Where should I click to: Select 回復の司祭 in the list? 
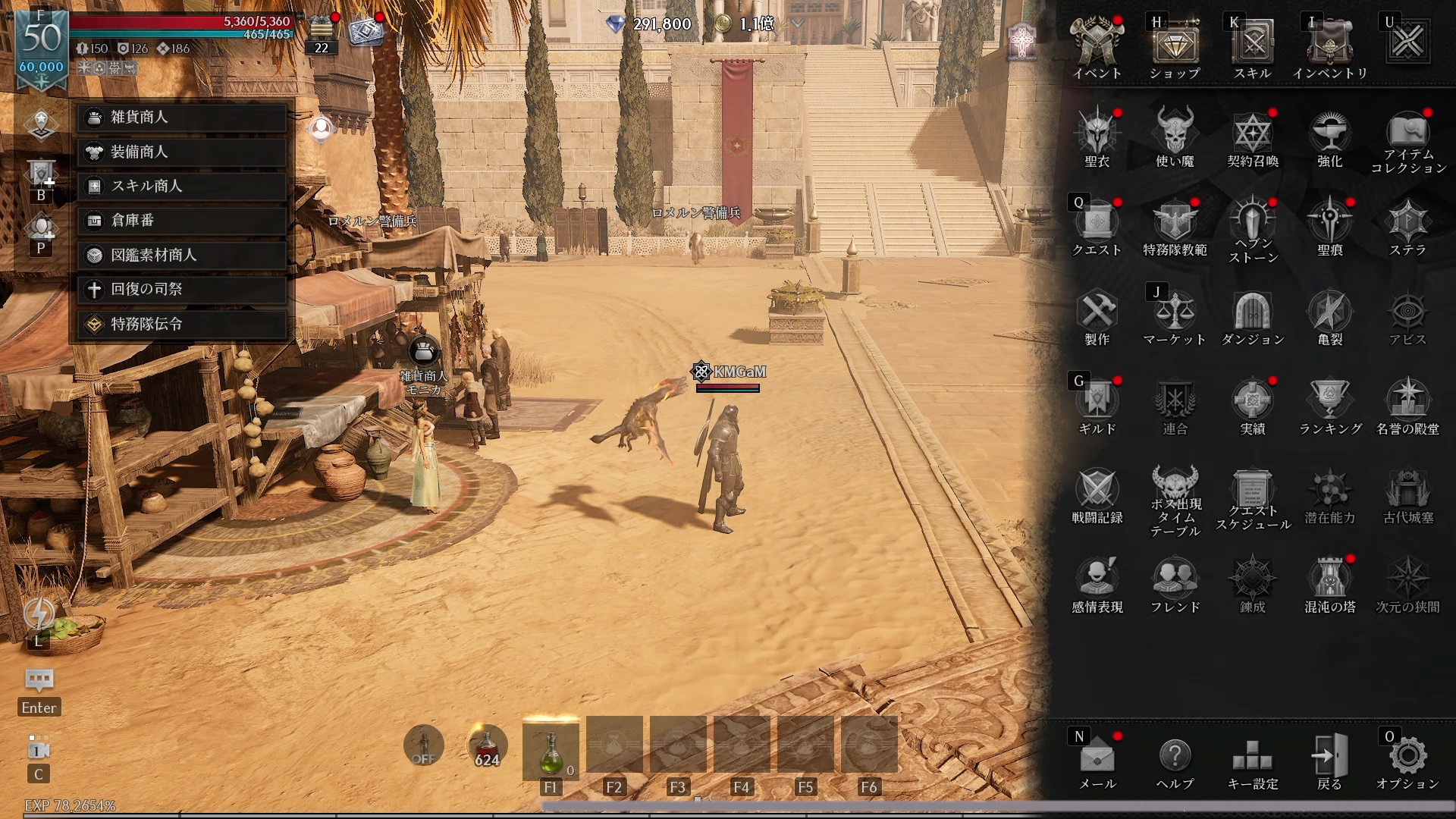click(x=182, y=289)
